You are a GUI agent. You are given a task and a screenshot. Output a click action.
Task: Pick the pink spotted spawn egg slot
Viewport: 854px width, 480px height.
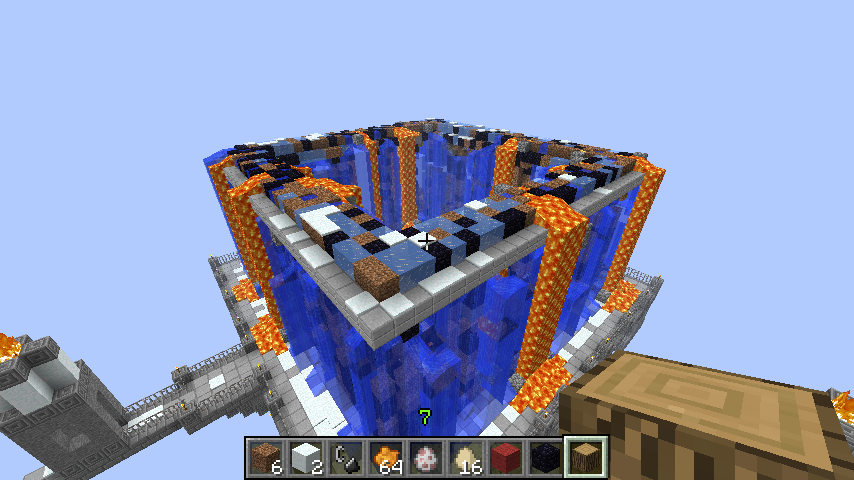[x=426, y=457]
